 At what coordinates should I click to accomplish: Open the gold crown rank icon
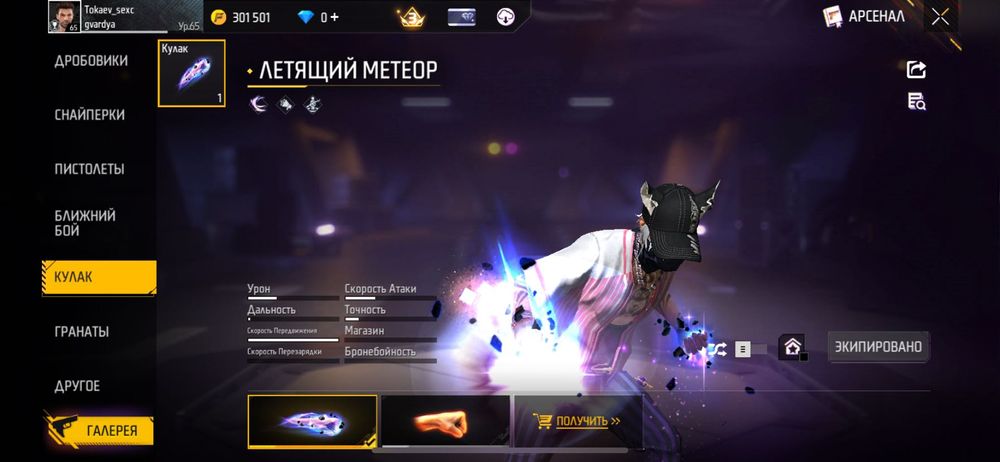tap(409, 17)
